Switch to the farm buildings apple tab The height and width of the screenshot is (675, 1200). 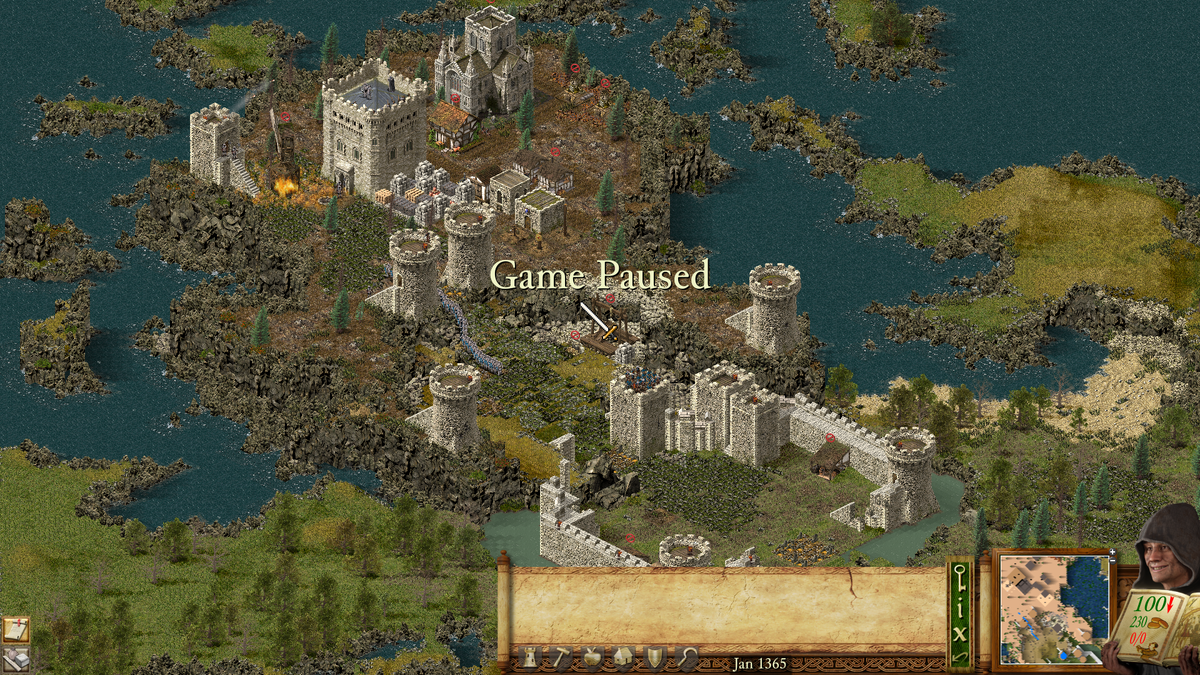pos(590,657)
